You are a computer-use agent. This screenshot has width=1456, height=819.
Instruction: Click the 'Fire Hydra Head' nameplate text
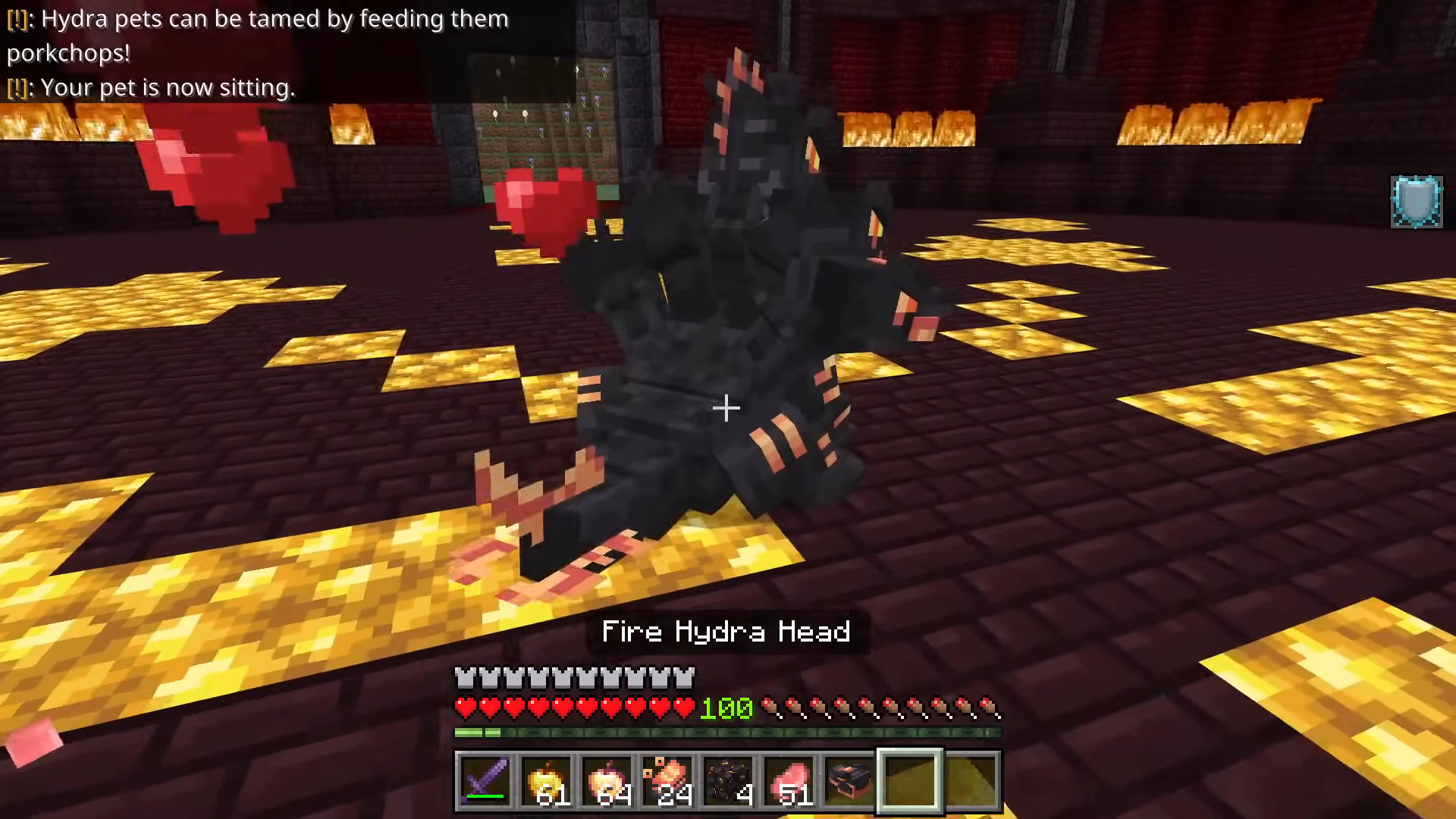tap(725, 632)
